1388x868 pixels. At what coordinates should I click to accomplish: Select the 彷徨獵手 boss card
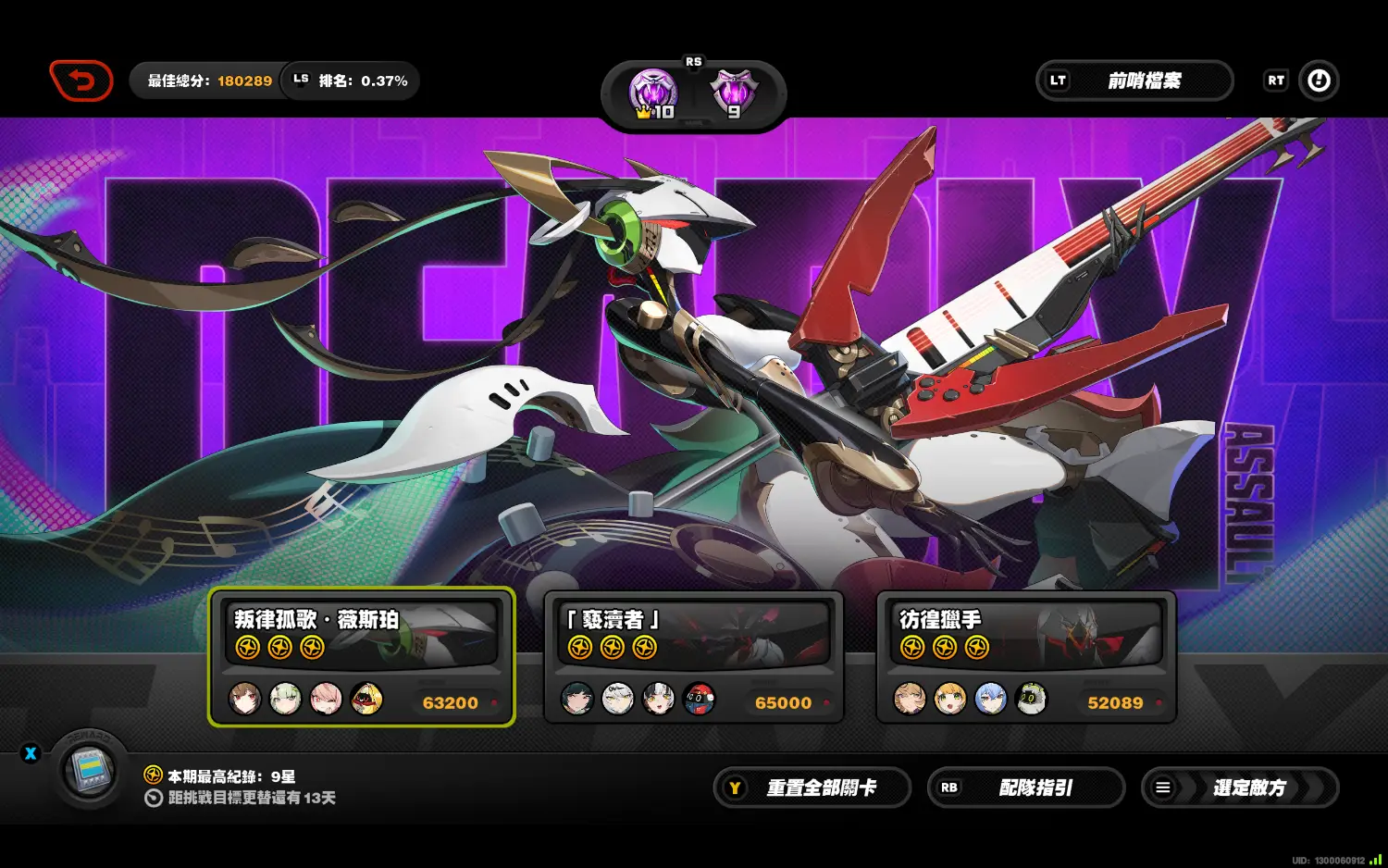(1026, 656)
